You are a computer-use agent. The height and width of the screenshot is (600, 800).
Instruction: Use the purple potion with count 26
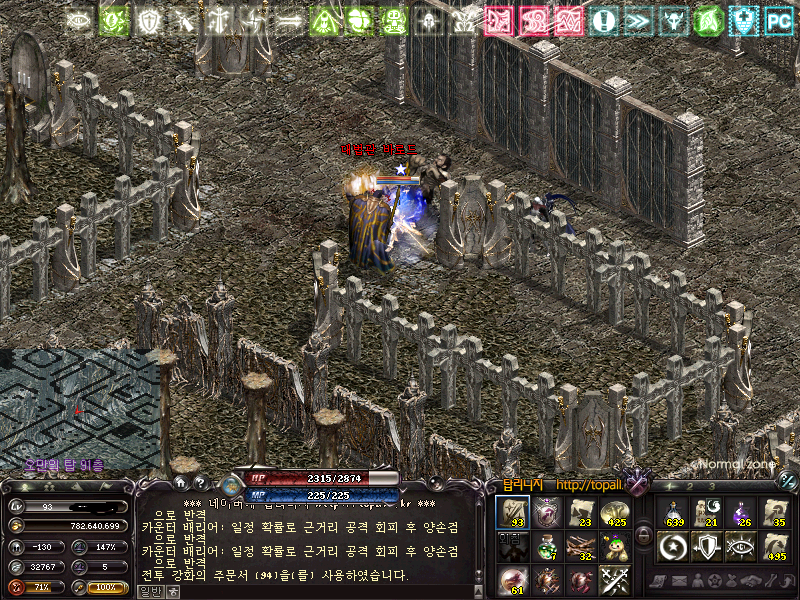741,512
